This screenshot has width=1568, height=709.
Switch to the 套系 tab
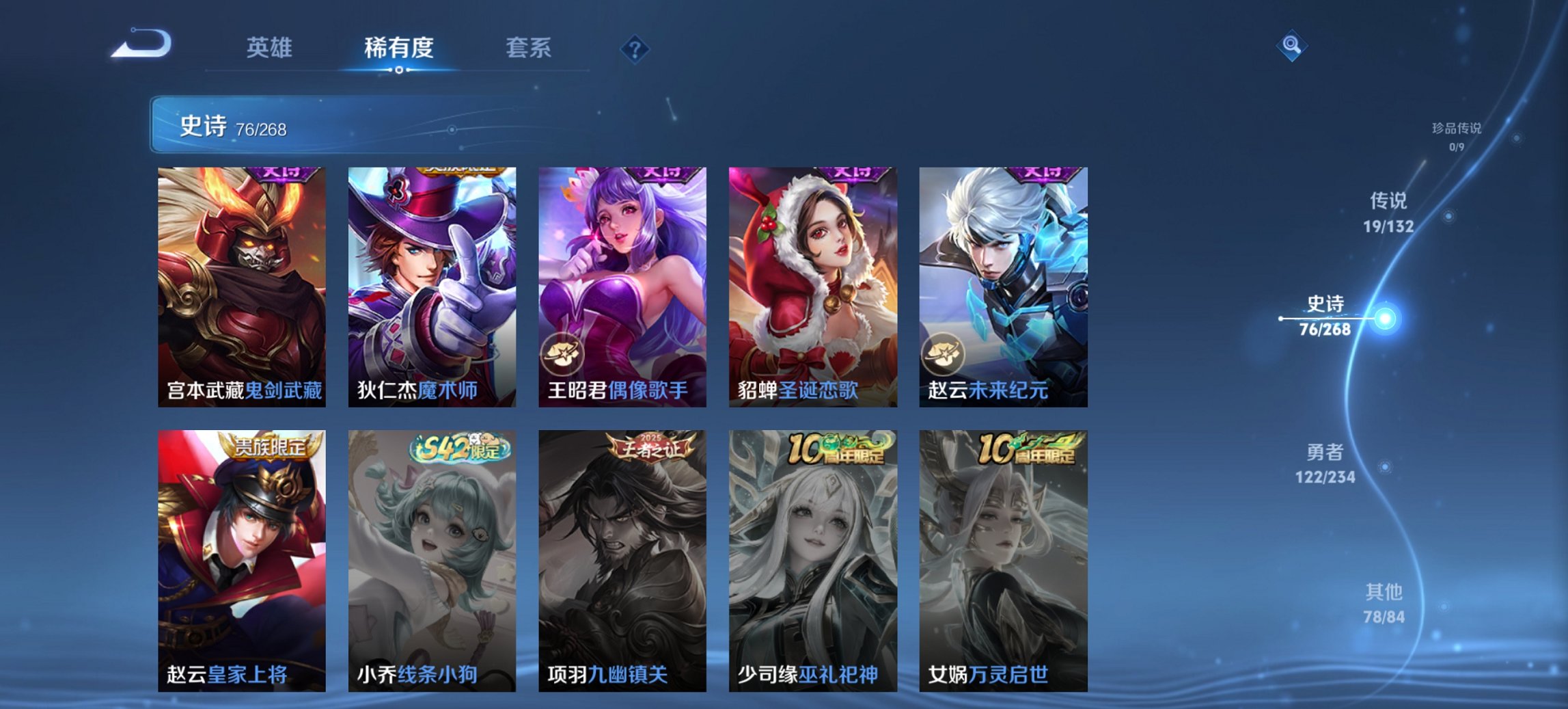click(529, 49)
